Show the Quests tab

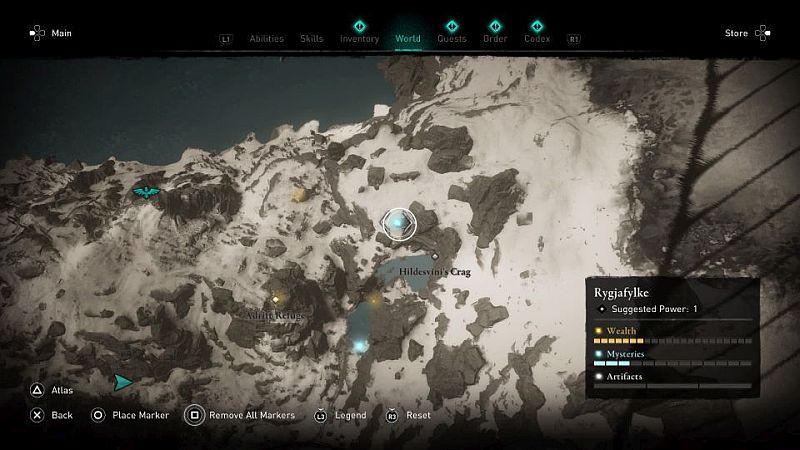point(452,39)
